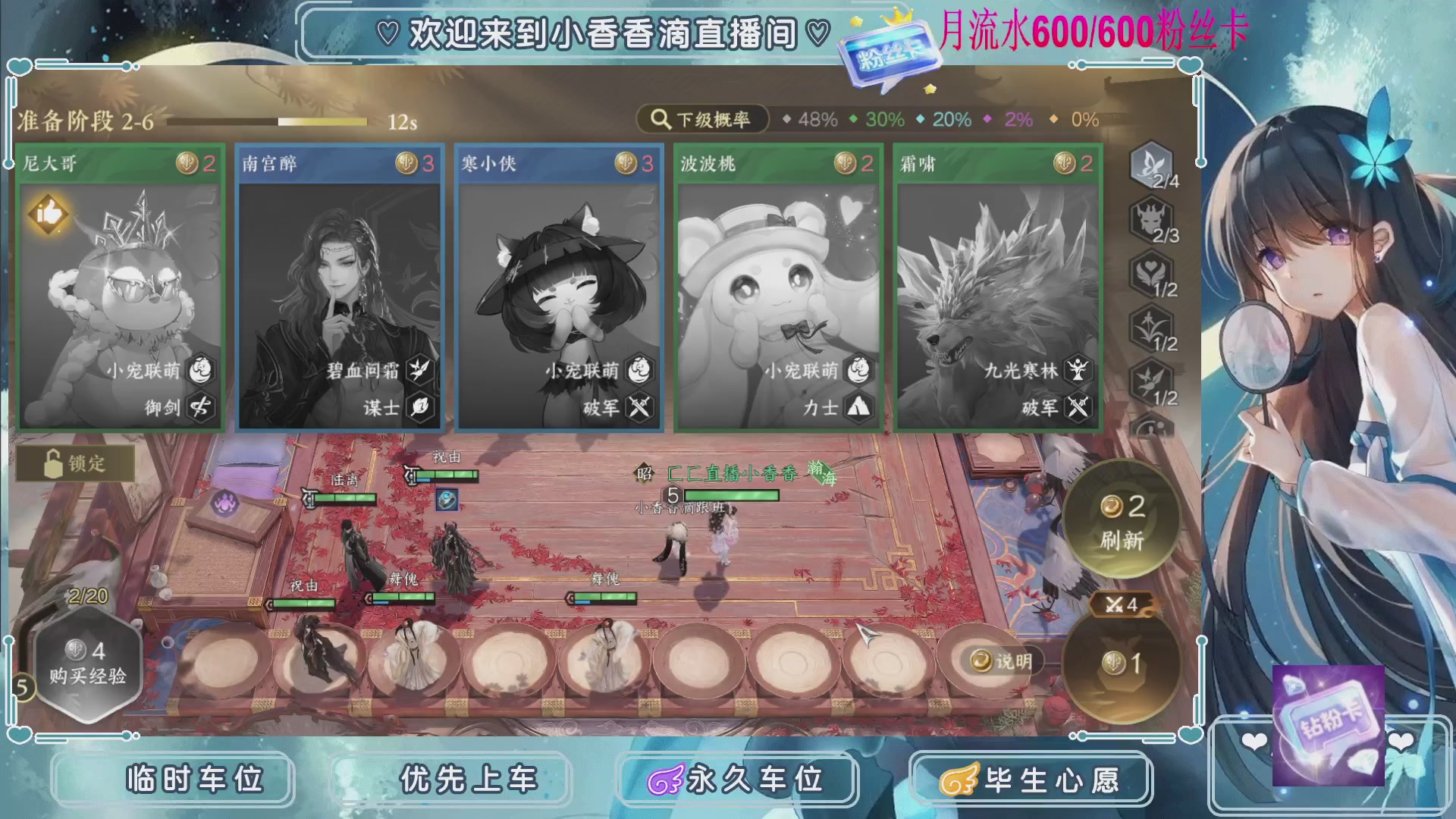Select the 御剑 trait icon on 尼大哥
Viewport: 1456px width, 819px height.
click(199, 407)
